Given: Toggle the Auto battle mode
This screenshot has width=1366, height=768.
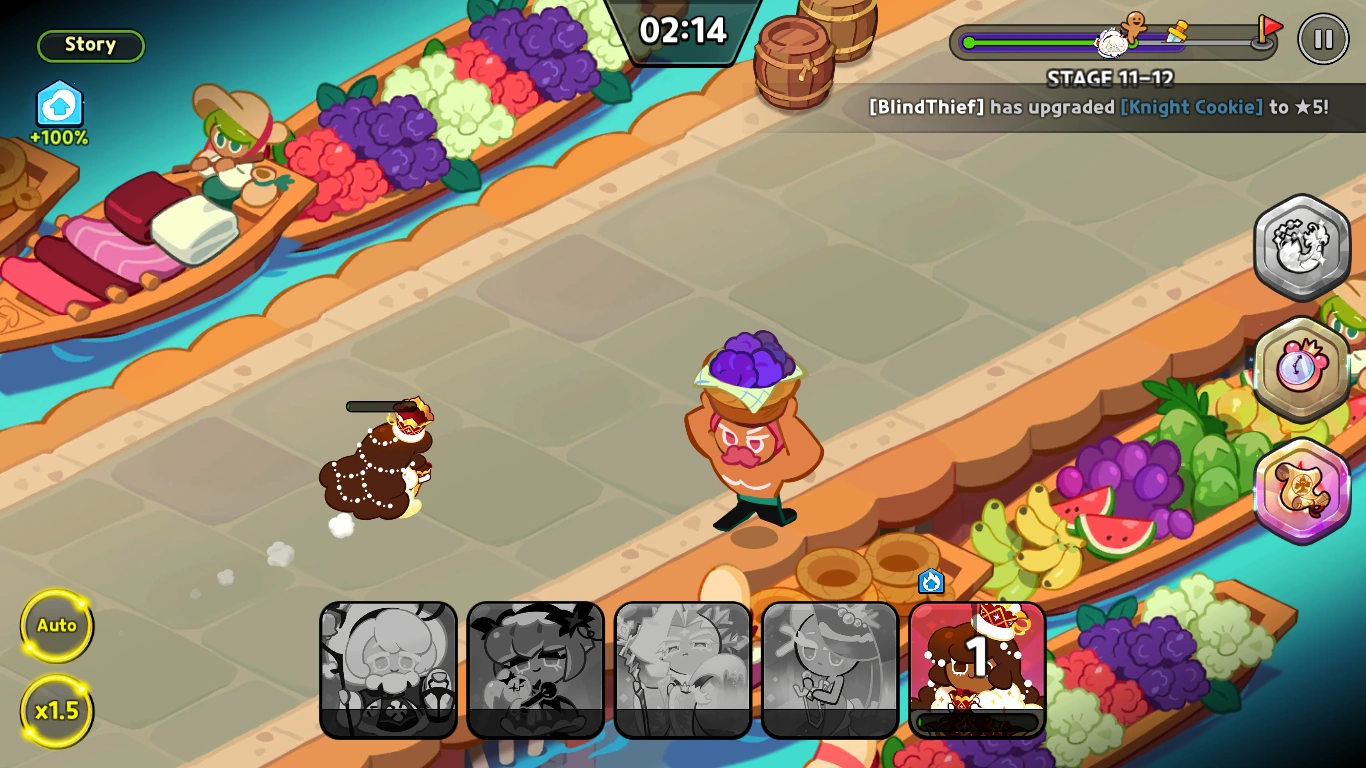Looking at the screenshot, I should point(57,625).
